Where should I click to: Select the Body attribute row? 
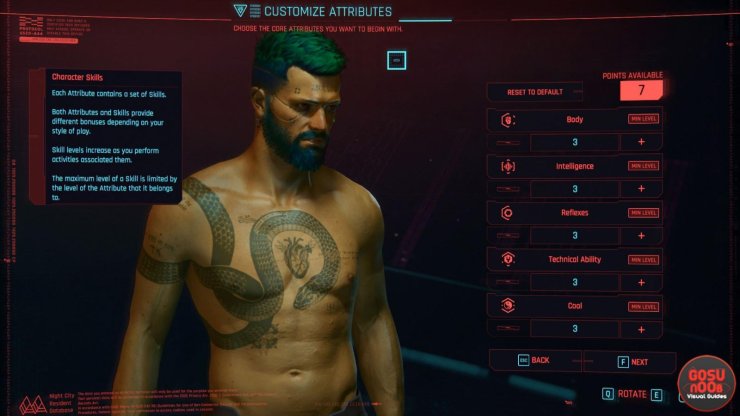tap(574, 119)
